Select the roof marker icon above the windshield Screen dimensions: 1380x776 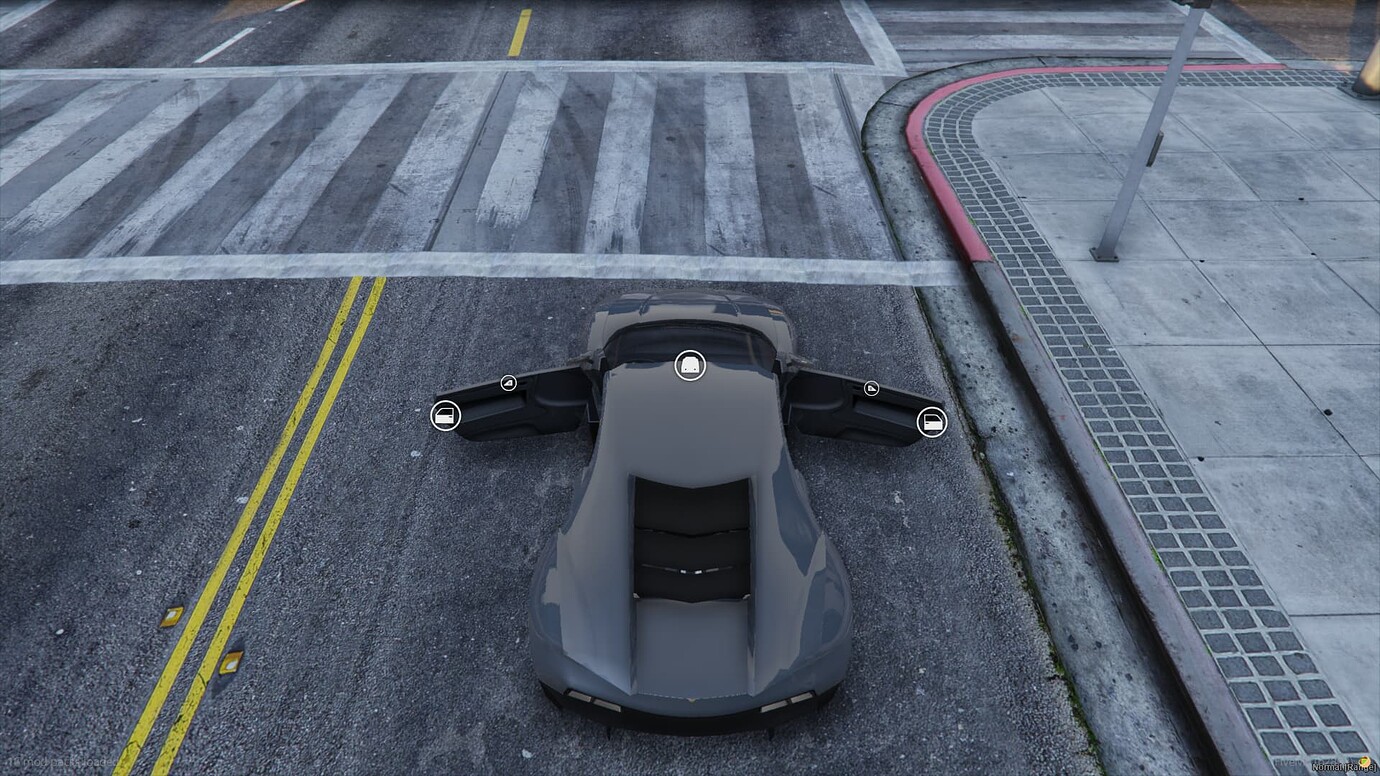[x=690, y=366]
